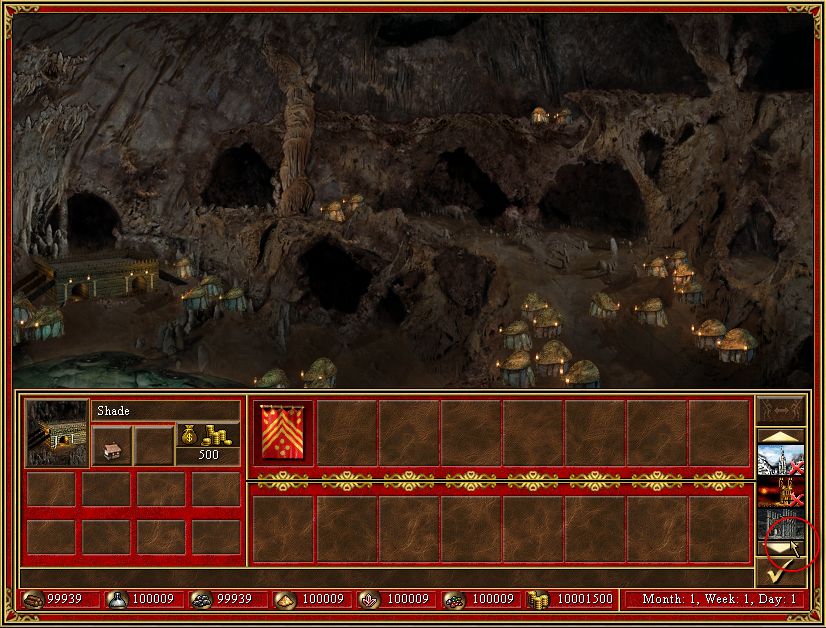Open the Shade town portrait

point(56,433)
